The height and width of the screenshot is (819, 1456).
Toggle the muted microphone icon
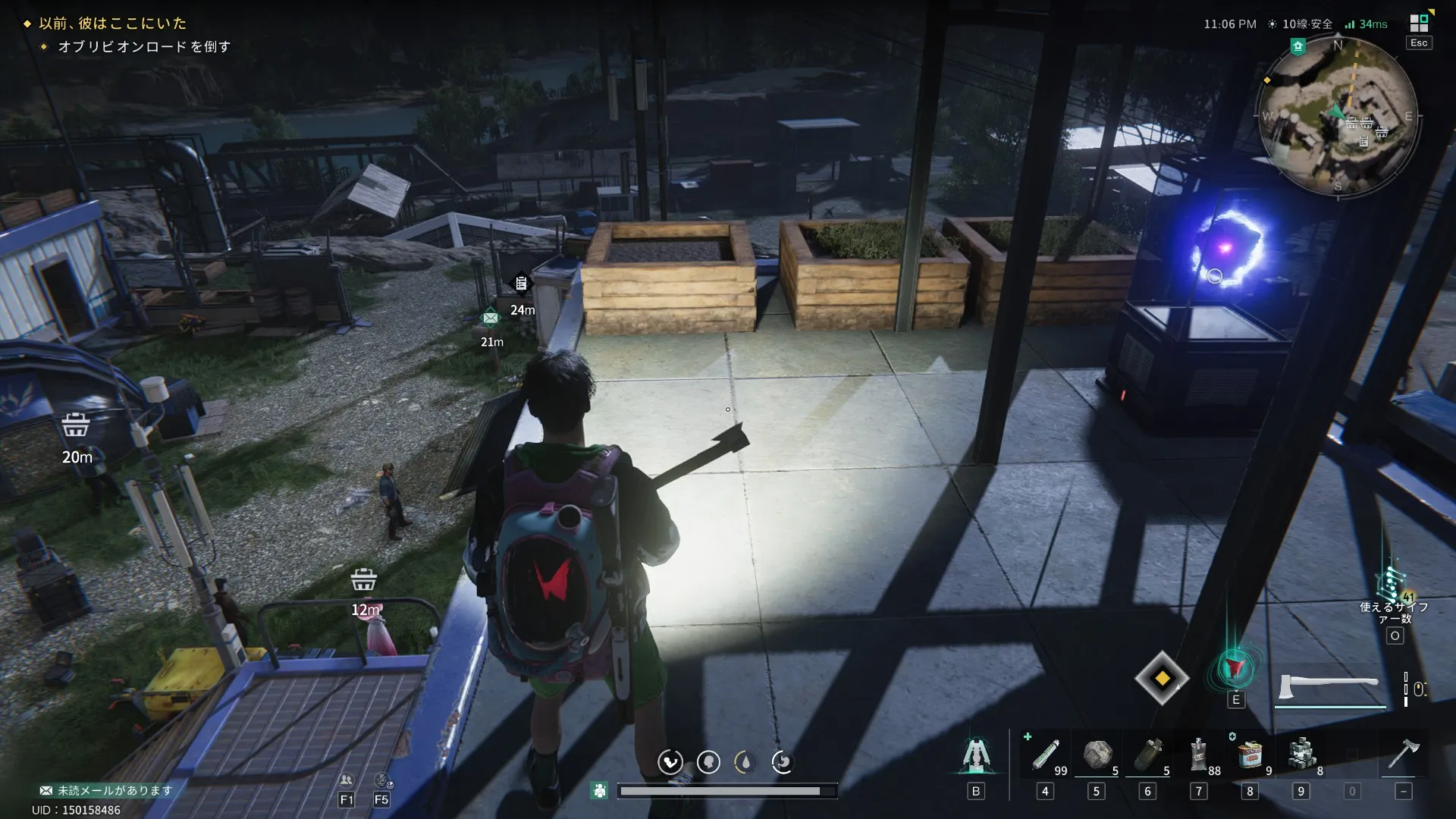coord(382,780)
